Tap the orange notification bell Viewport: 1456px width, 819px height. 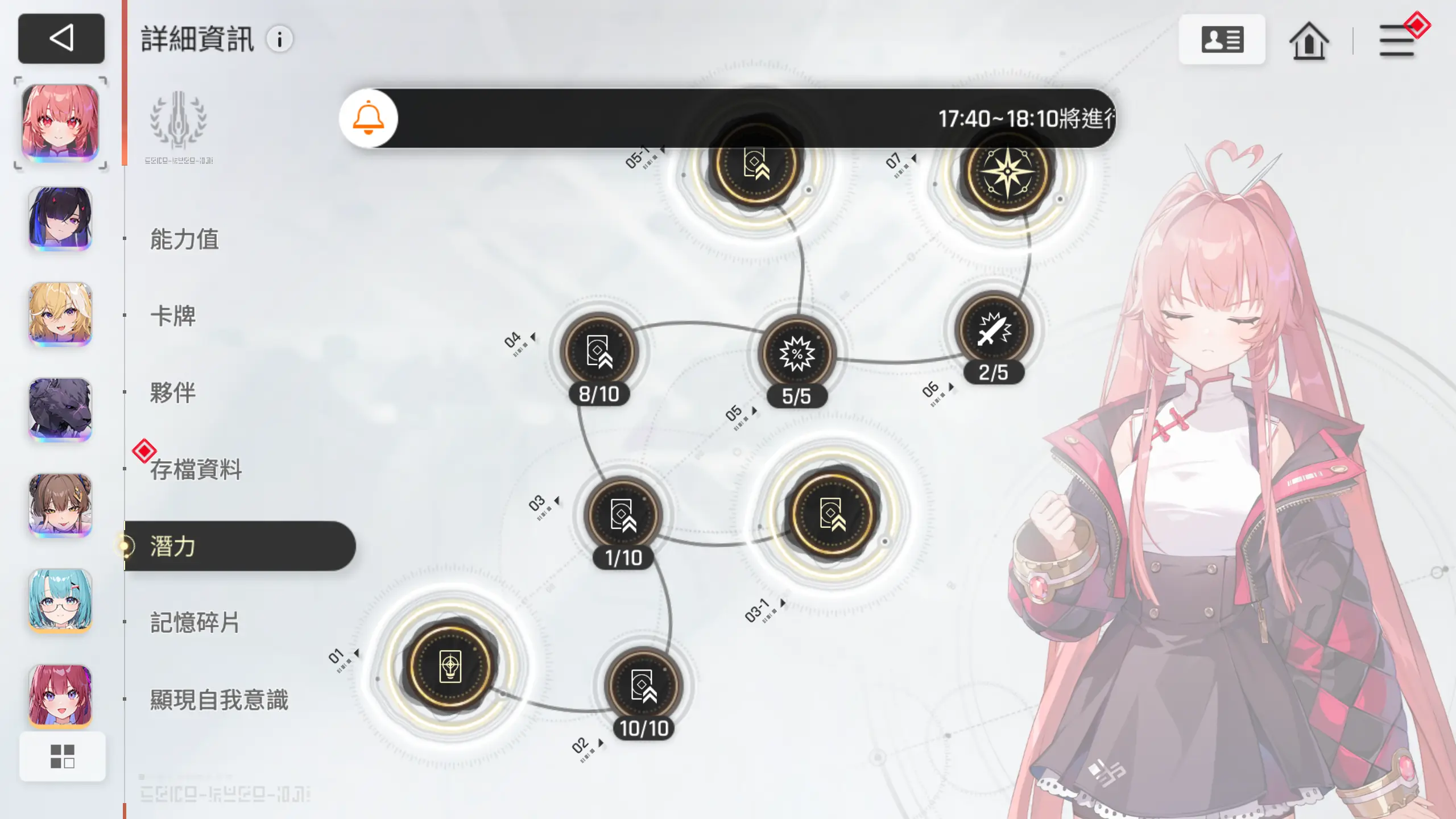click(x=369, y=118)
